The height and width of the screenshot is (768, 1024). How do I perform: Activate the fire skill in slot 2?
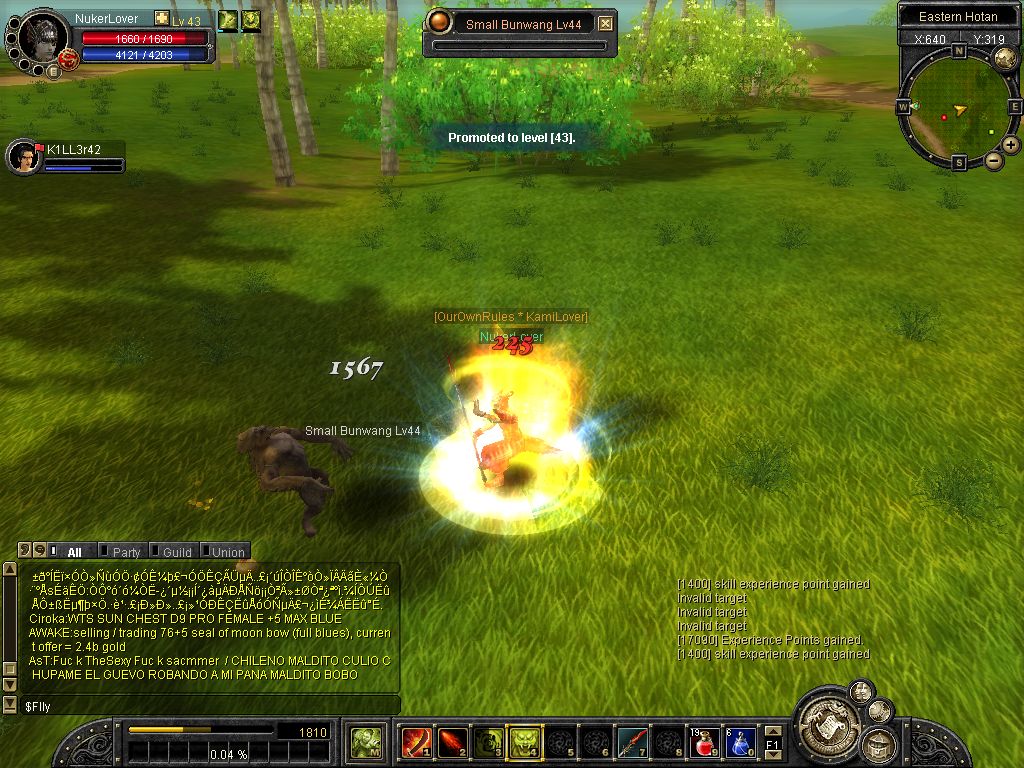(x=453, y=742)
